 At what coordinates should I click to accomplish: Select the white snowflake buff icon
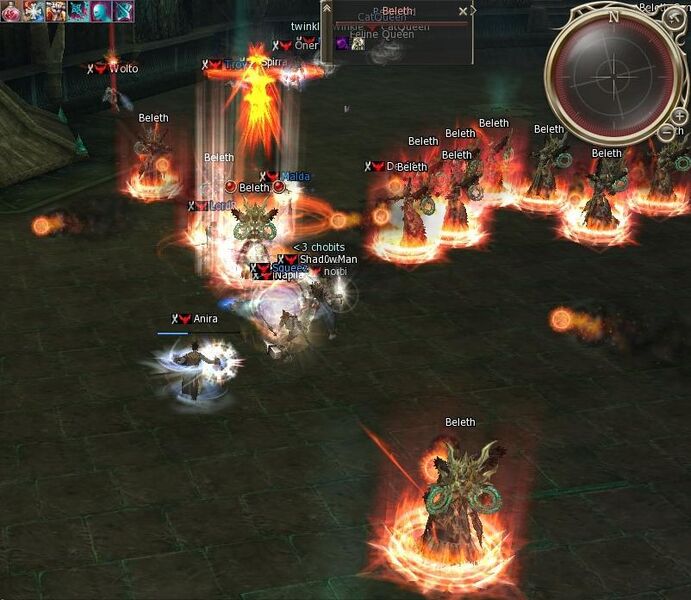point(33,11)
